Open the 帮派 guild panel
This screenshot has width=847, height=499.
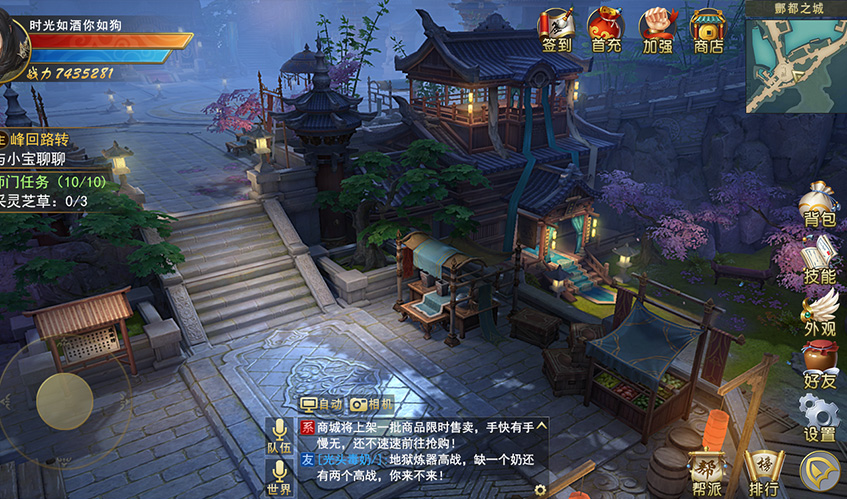(708, 472)
